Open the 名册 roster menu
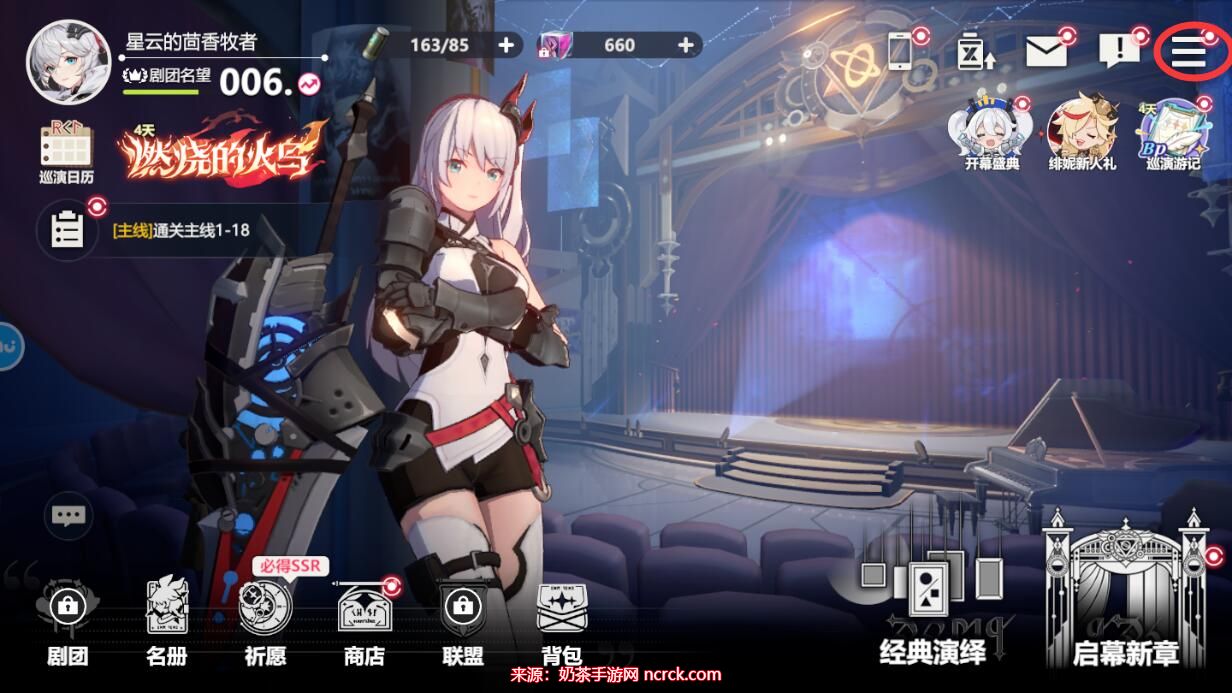Image resolution: width=1232 pixels, height=693 pixels. tap(166, 620)
